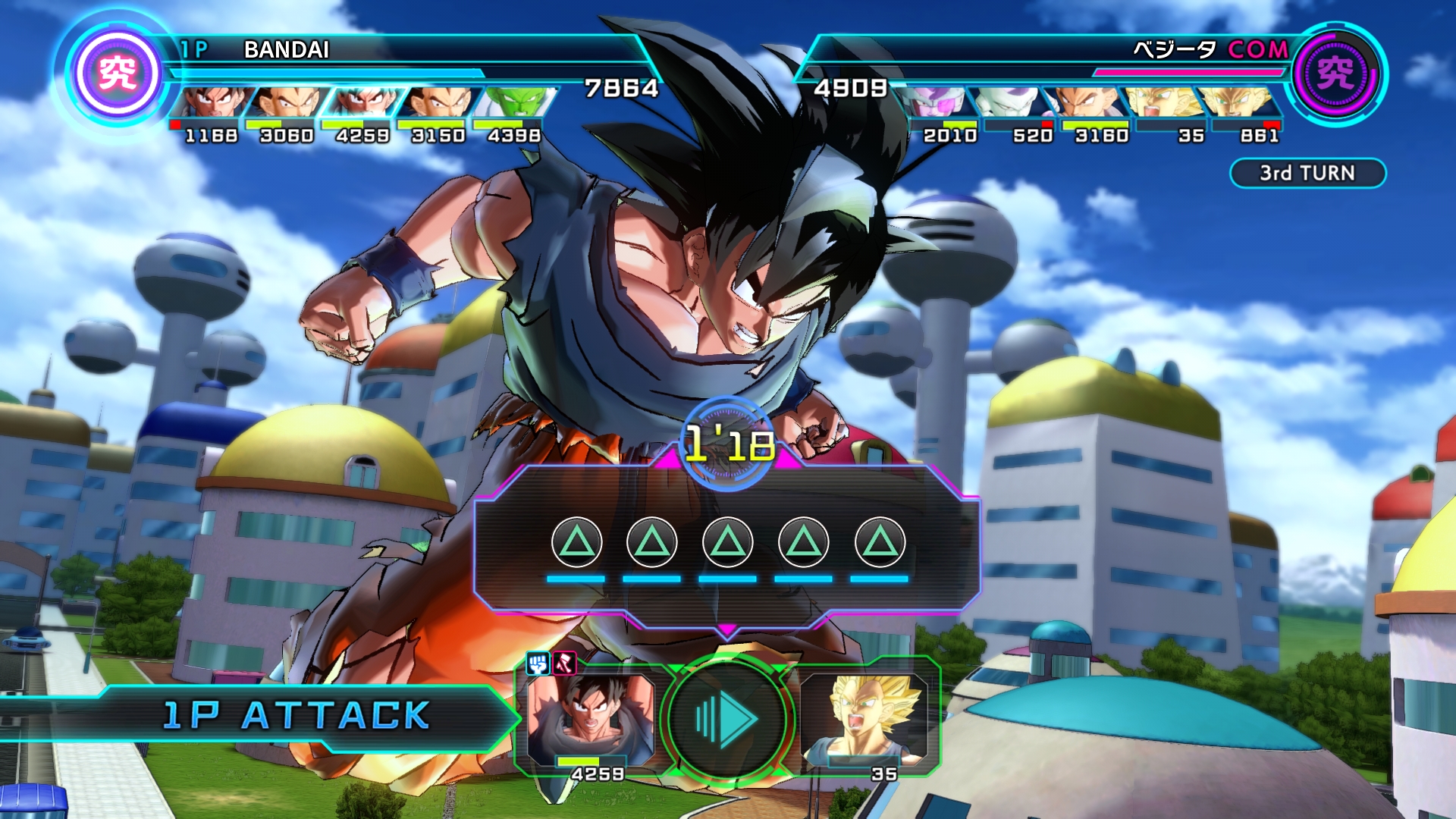Select the green Namekian teammate with 4398 HP

point(514,102)
